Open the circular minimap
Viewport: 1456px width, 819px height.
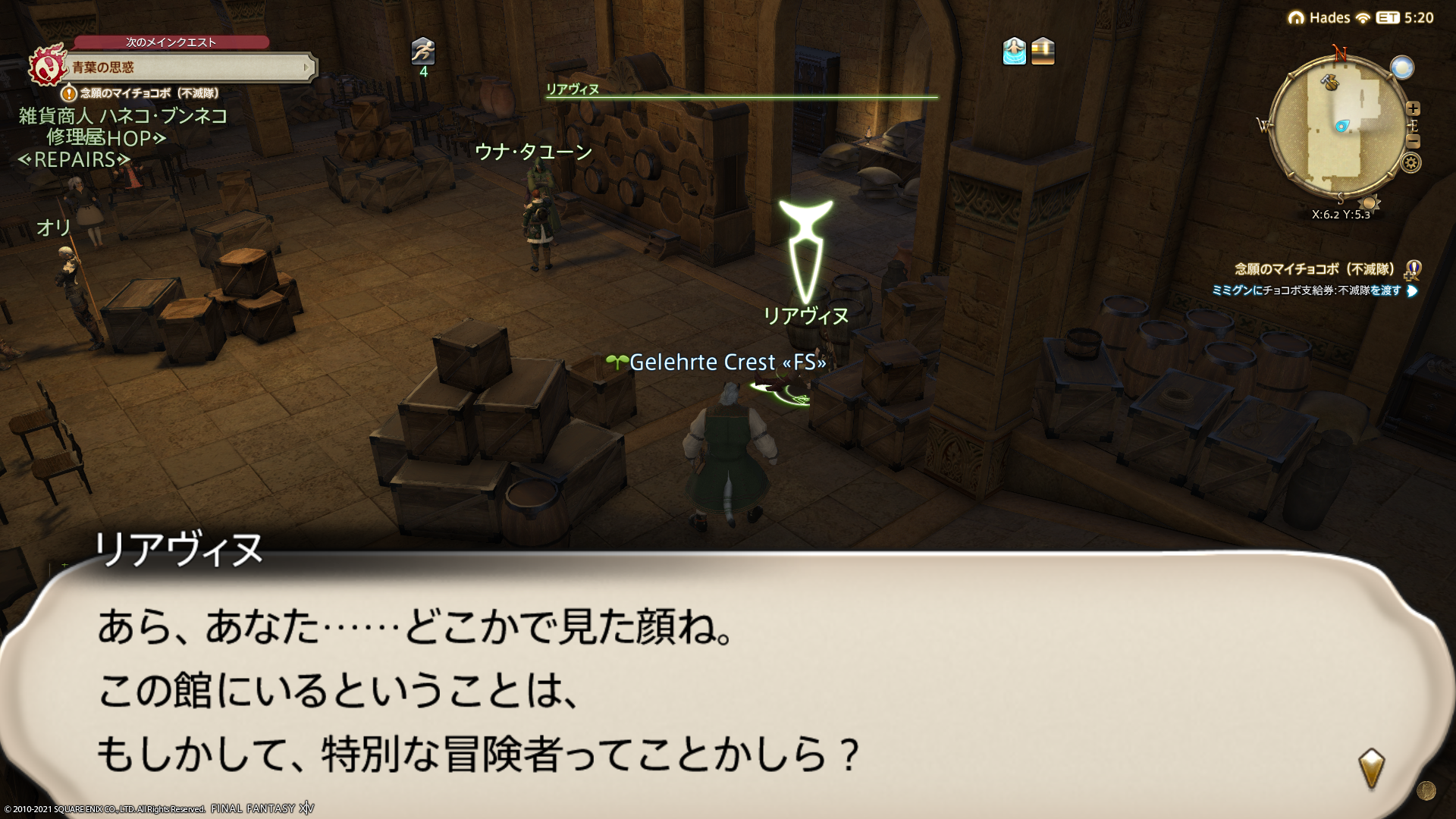tap(1338, 125)
